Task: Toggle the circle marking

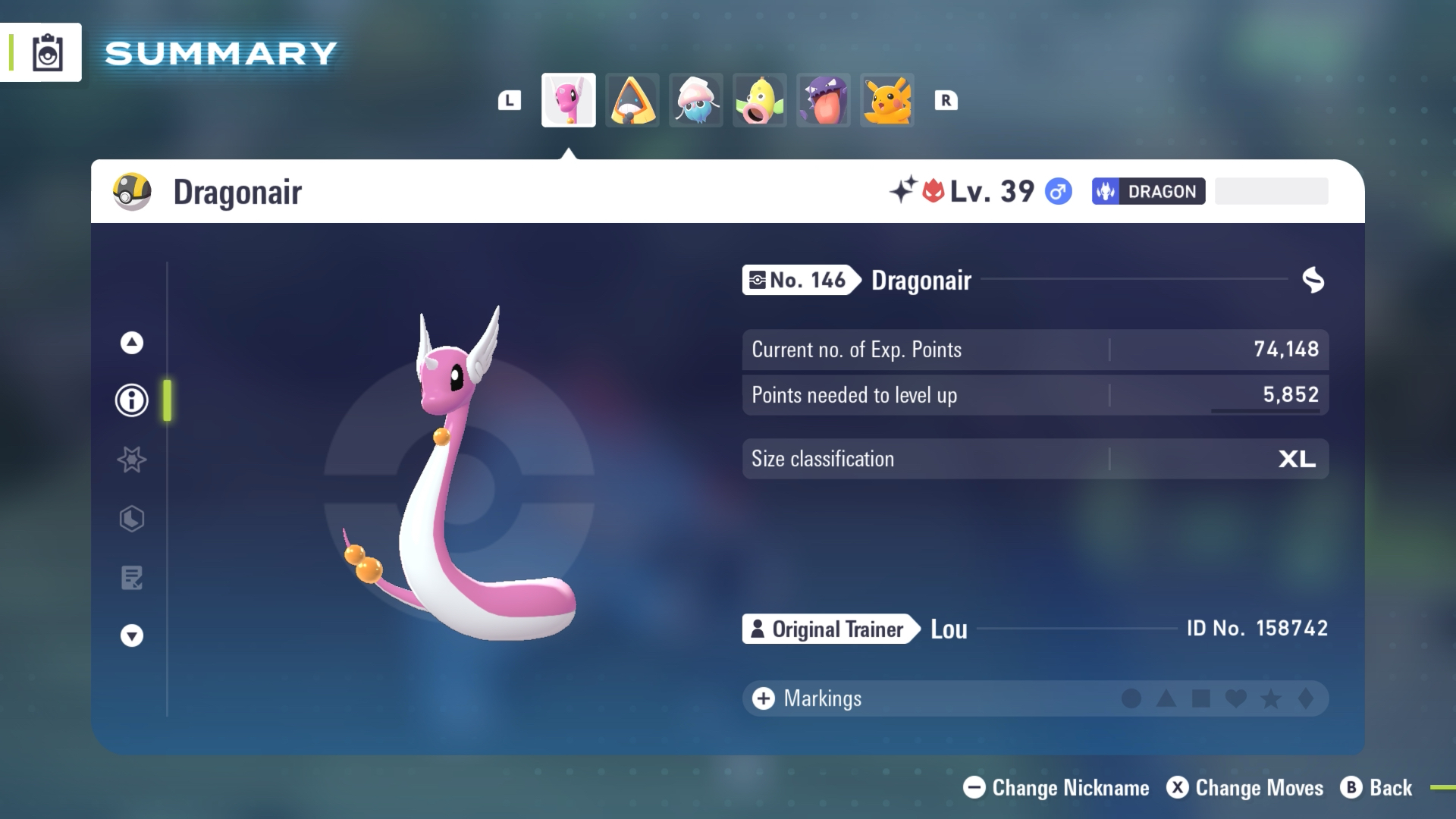Action: 1131,698
